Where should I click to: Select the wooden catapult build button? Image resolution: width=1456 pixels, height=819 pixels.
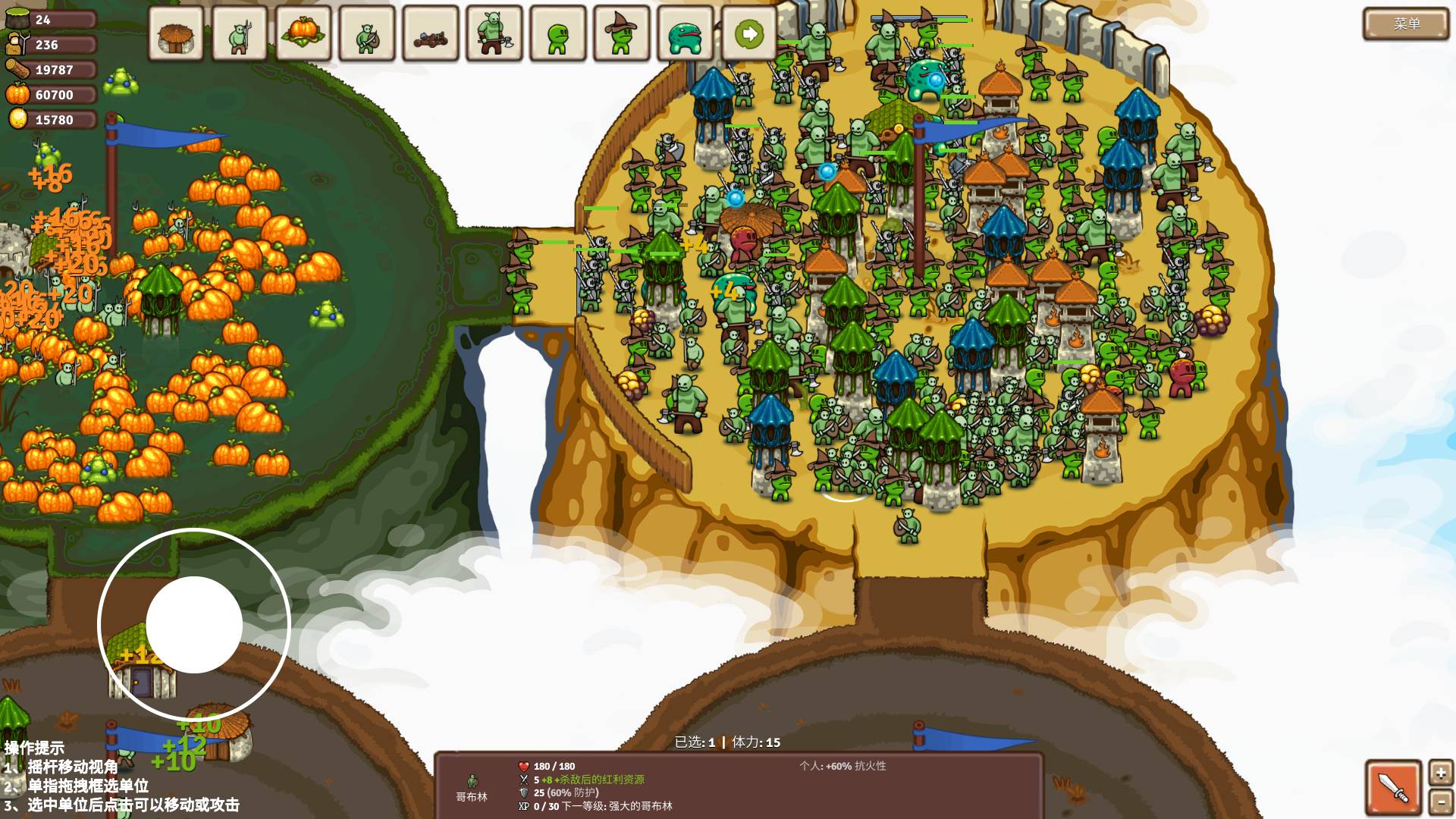click(431, 34)
